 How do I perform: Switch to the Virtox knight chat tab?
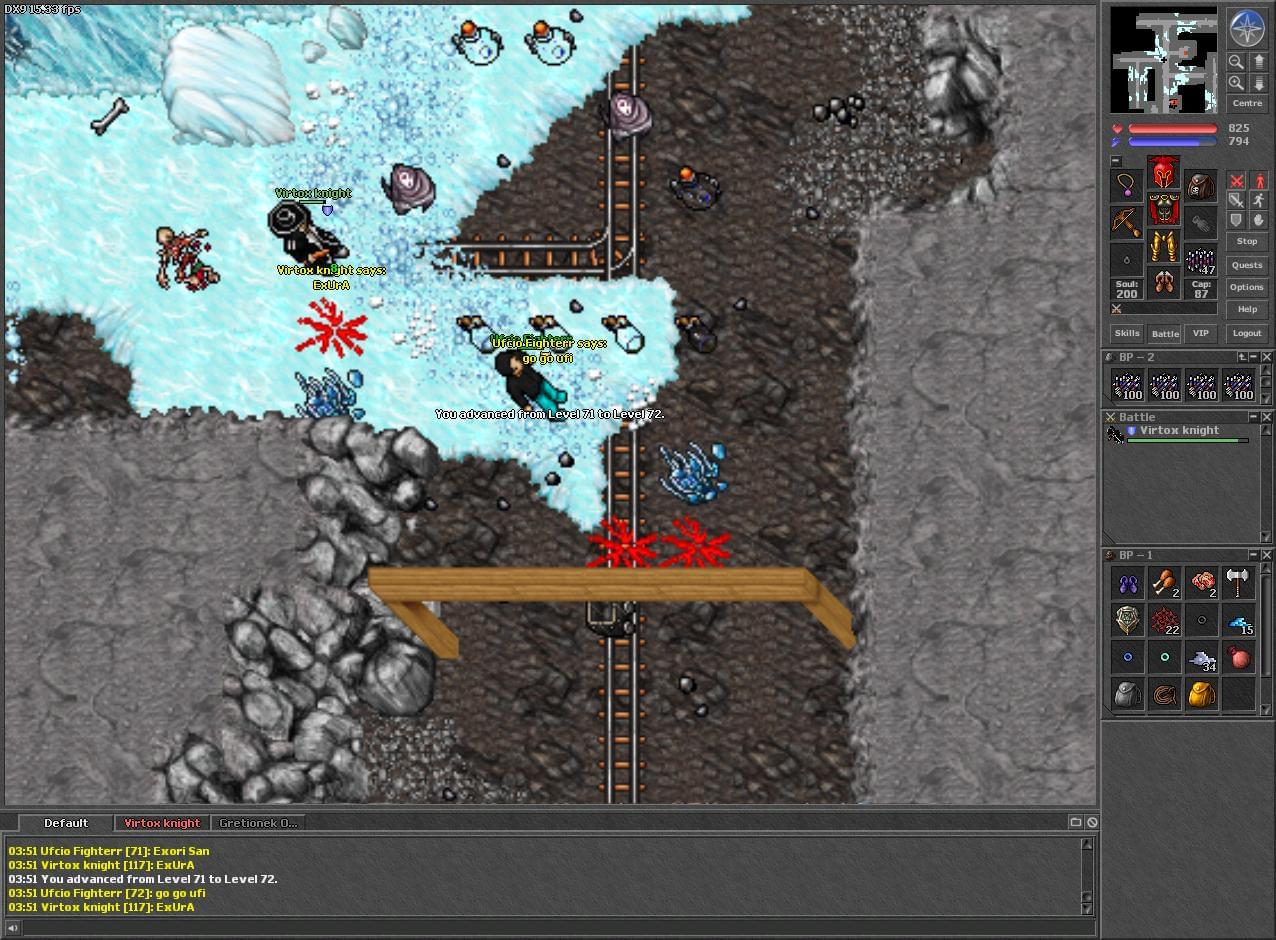click(x=162, y=823)
